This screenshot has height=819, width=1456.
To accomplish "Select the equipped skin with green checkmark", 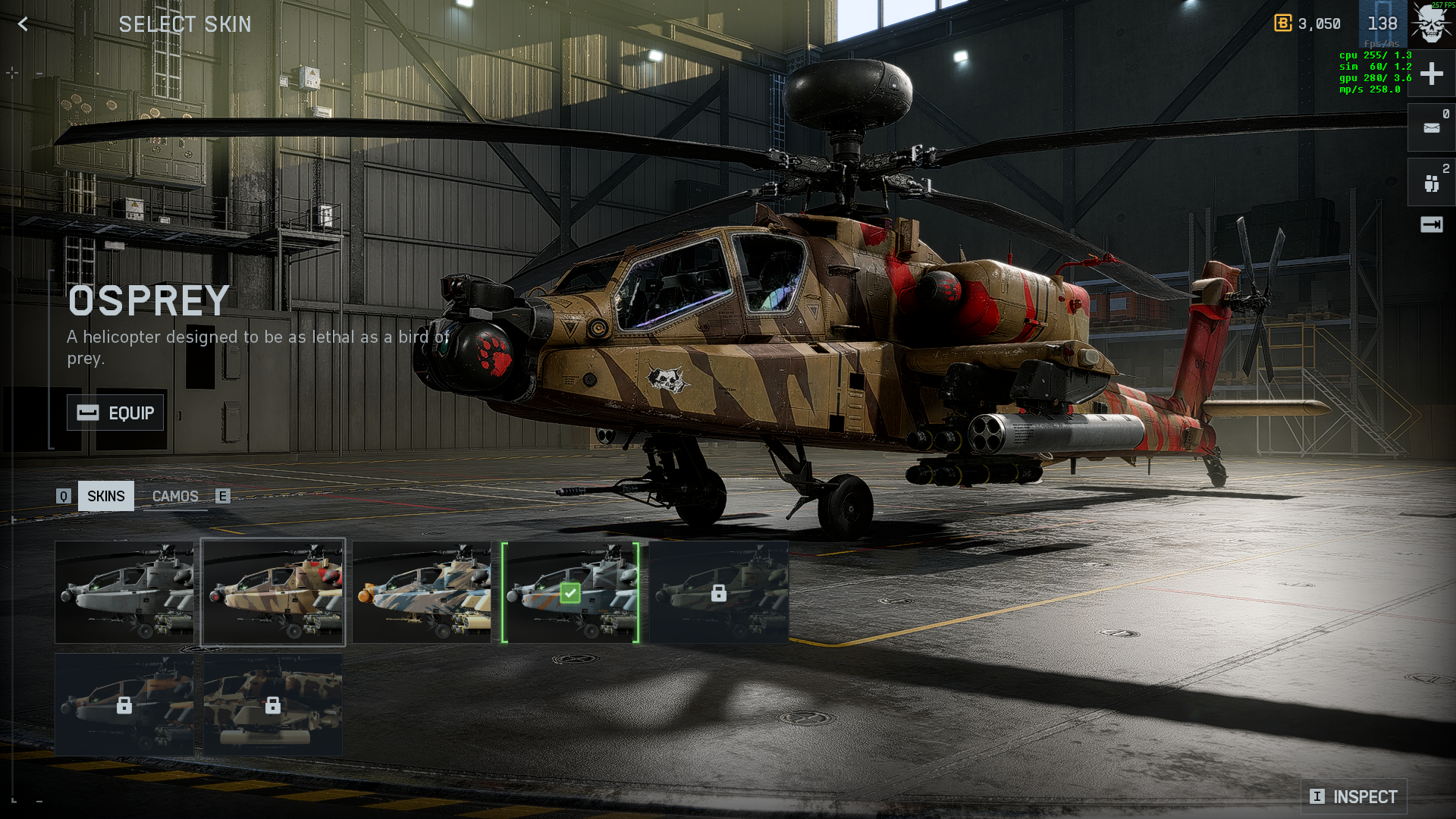I will [570, 592].
